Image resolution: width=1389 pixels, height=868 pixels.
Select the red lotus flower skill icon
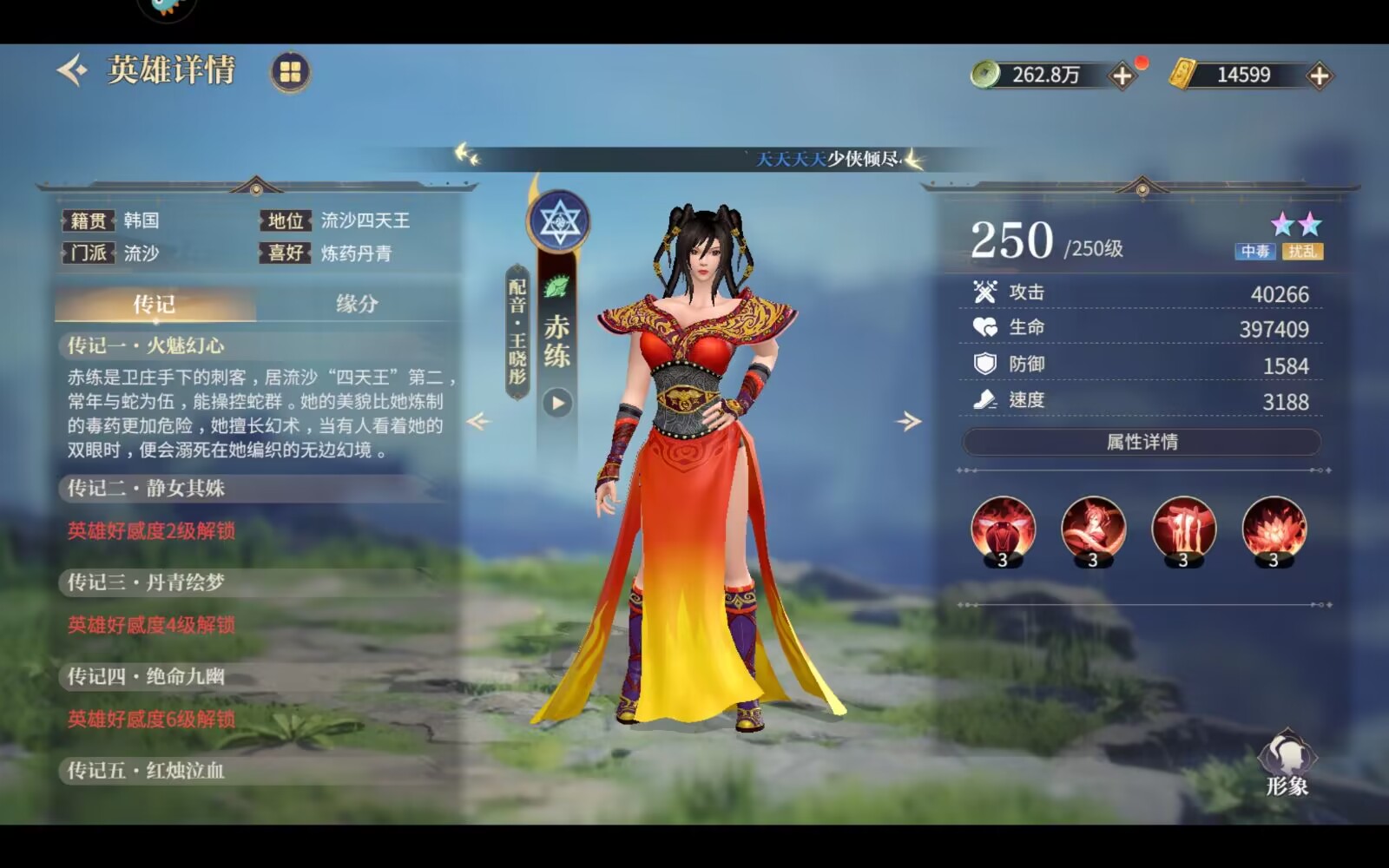[x=1274, y=528]
